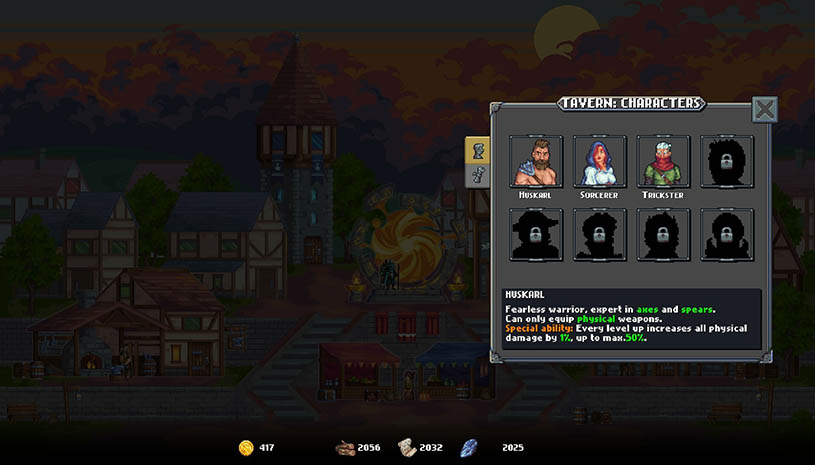This screenshot has width=815, height=465.
Task: Pick the Trickster character portrait
Action: click(x=664, y=161)
